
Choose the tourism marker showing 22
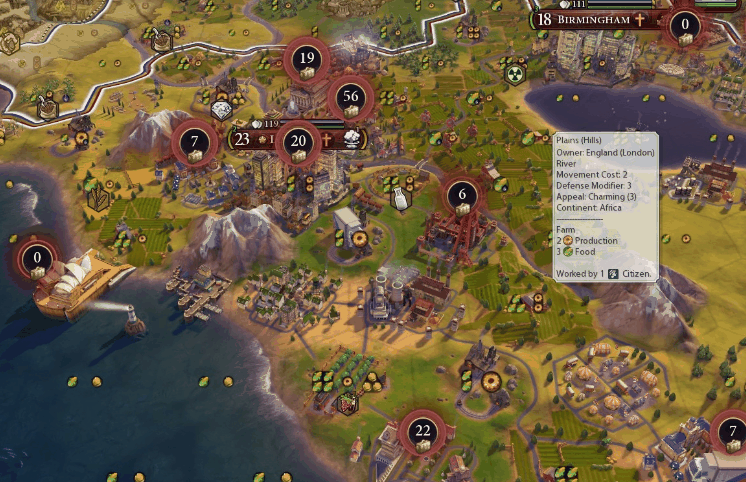coord(423,433)
